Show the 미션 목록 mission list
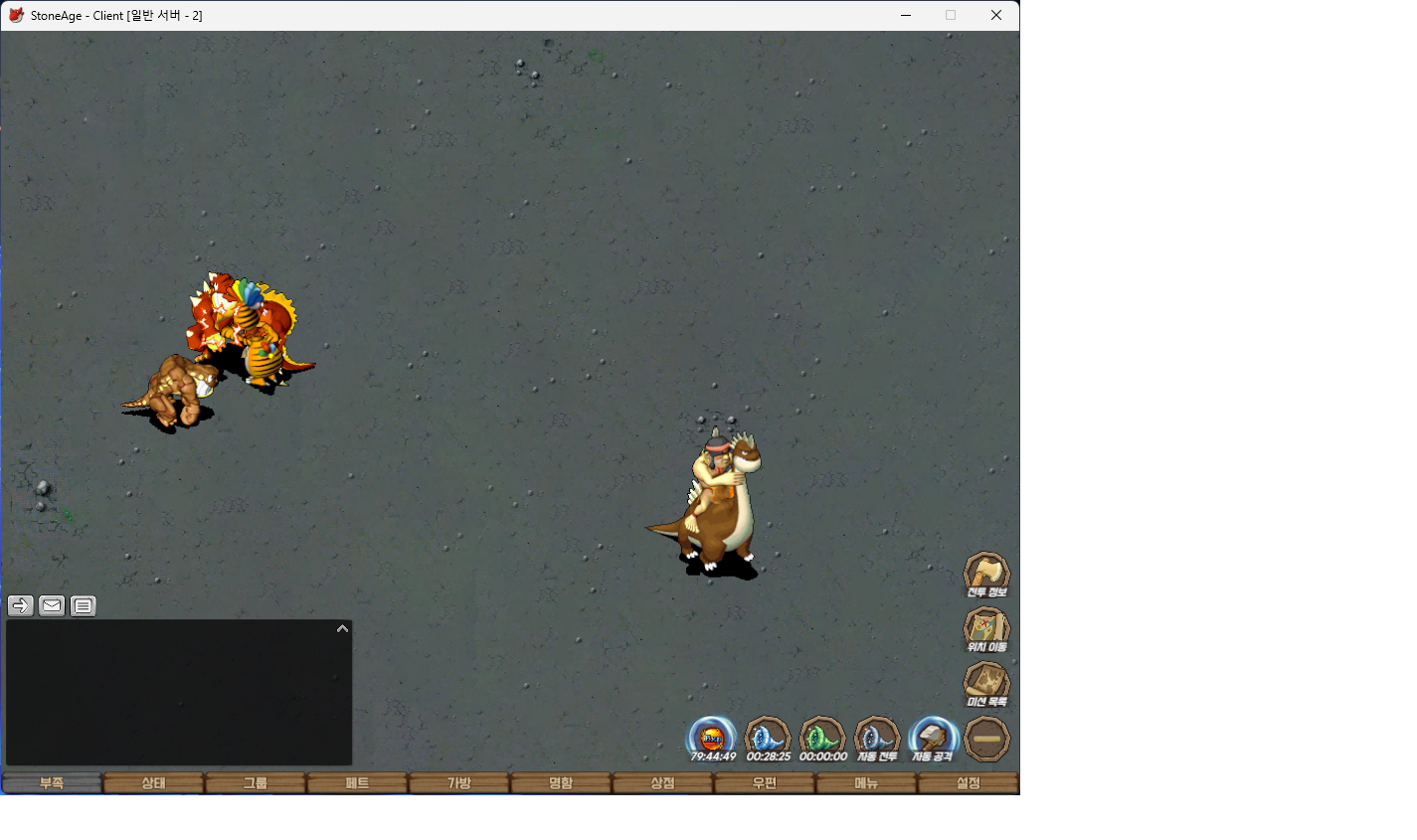 [x=986, y=684]
